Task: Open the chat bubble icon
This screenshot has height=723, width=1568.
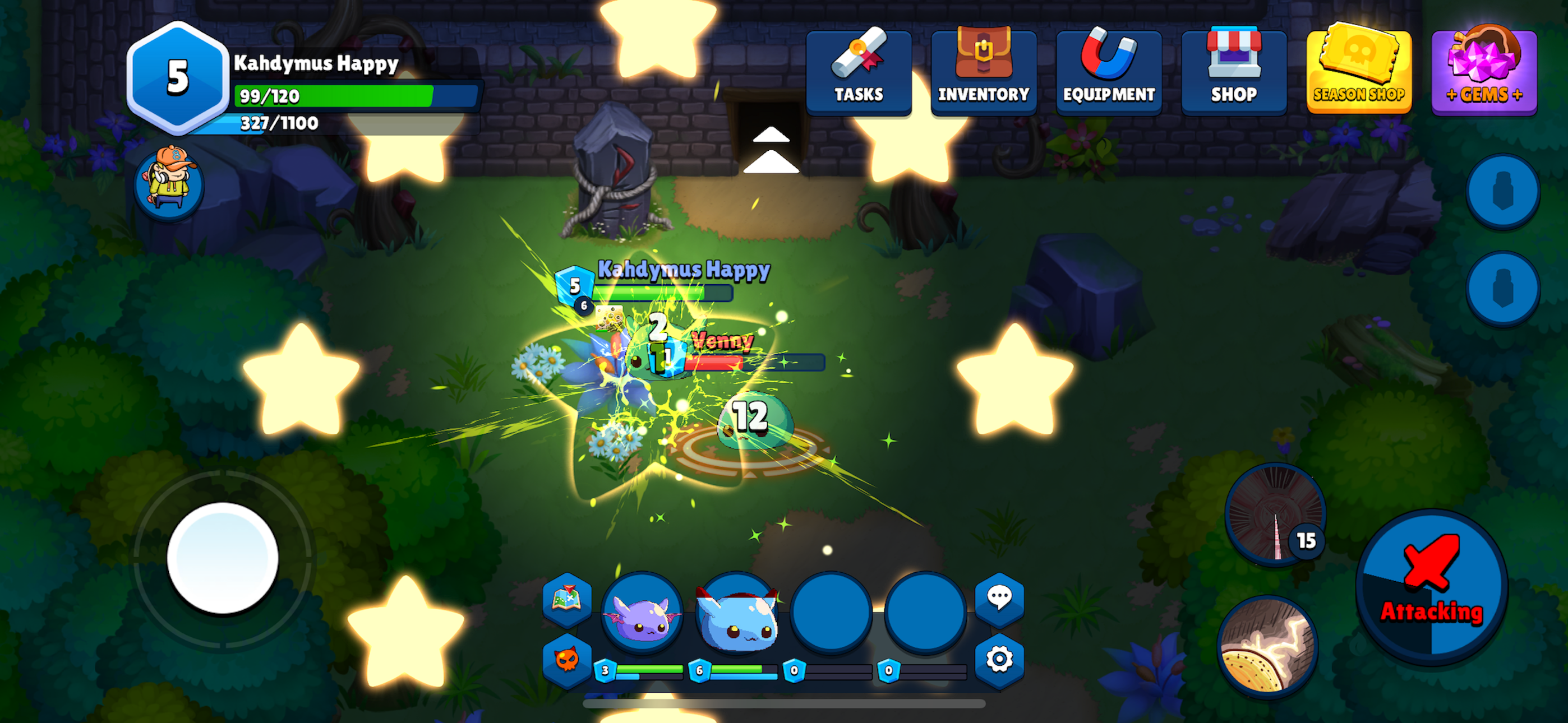Action: point(1000,600)
